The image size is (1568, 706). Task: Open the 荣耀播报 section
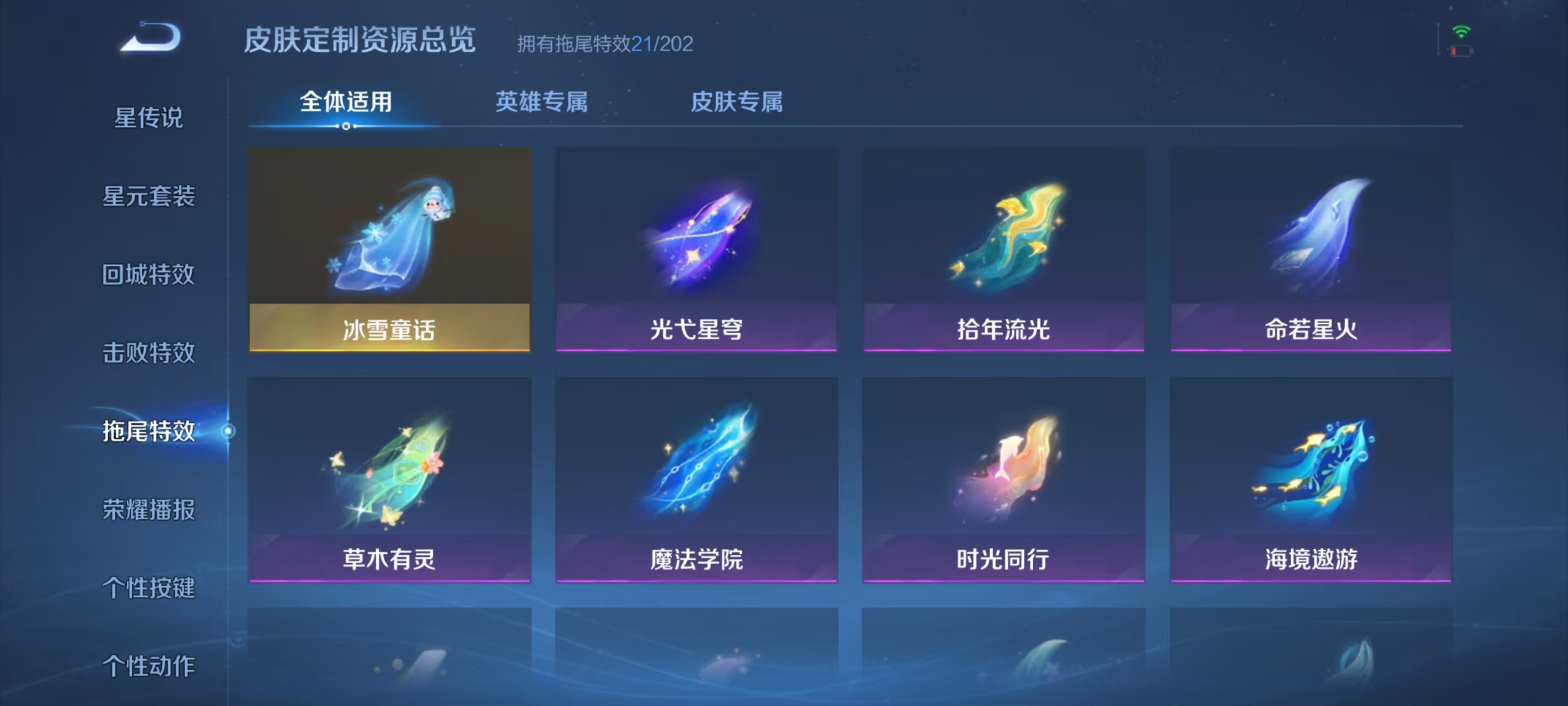[148, 510]
